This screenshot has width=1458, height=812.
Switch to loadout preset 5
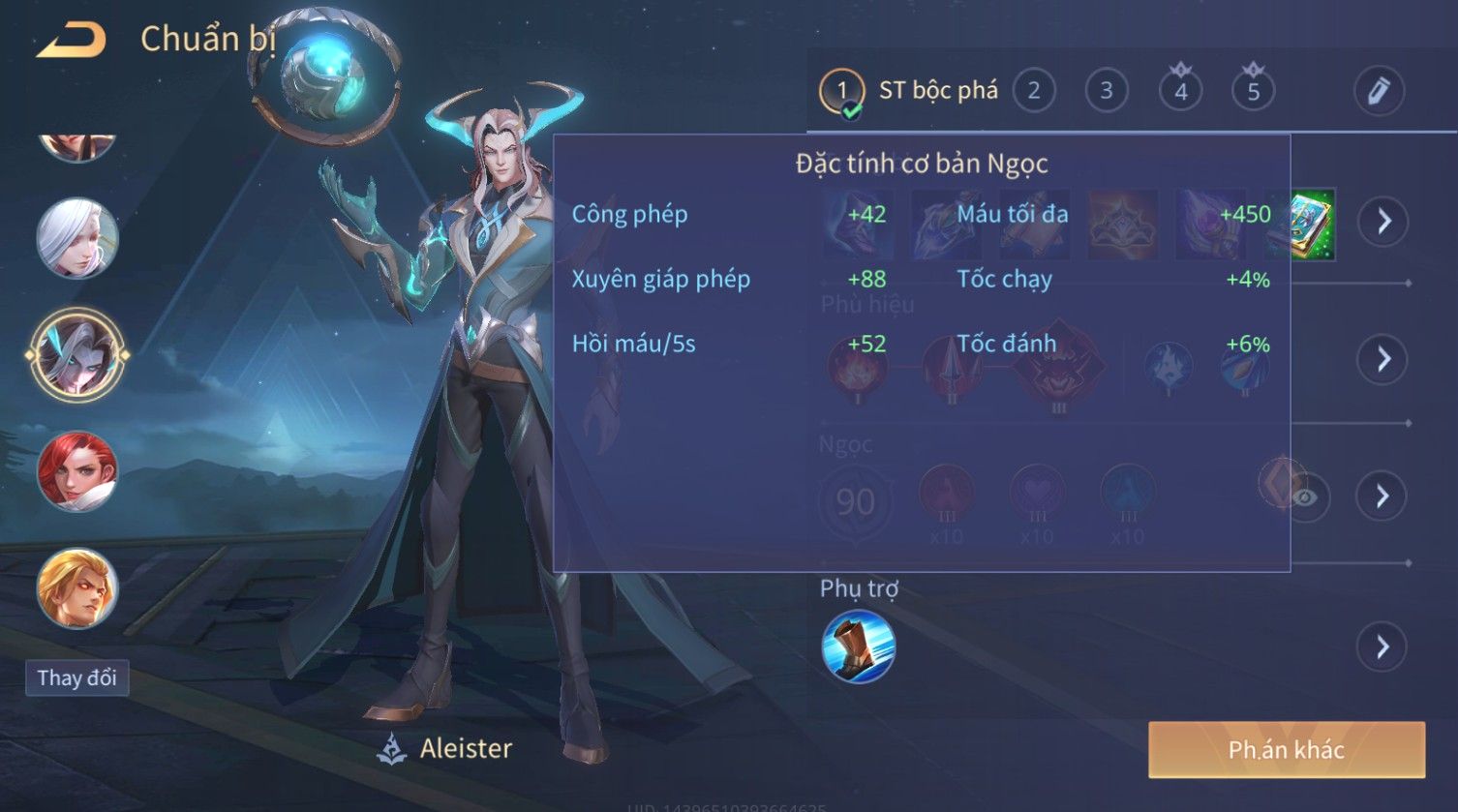point(1253,91)
